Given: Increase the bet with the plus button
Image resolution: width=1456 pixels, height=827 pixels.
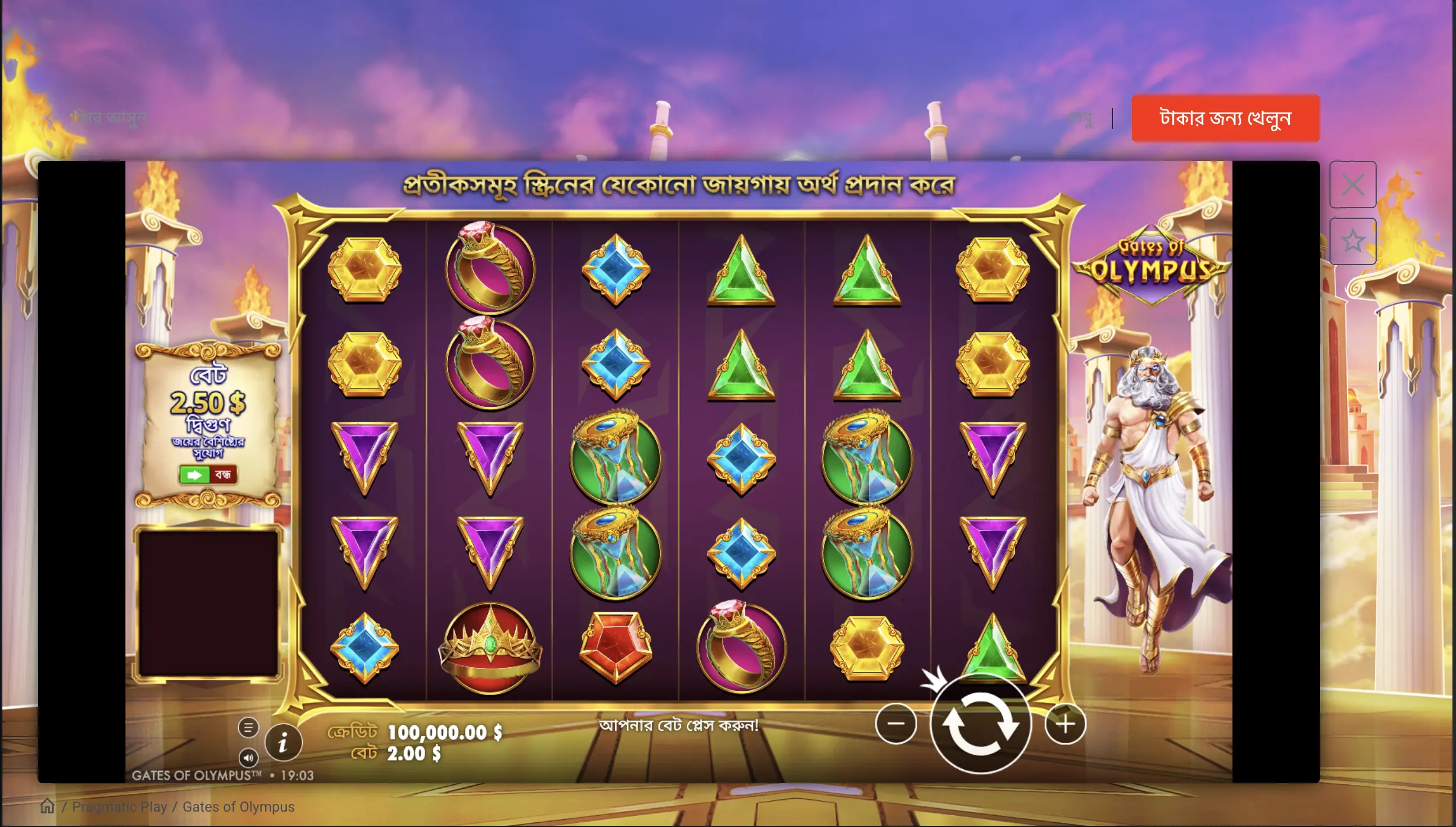Looking at the screenshot, I should tap(1065, 723).
